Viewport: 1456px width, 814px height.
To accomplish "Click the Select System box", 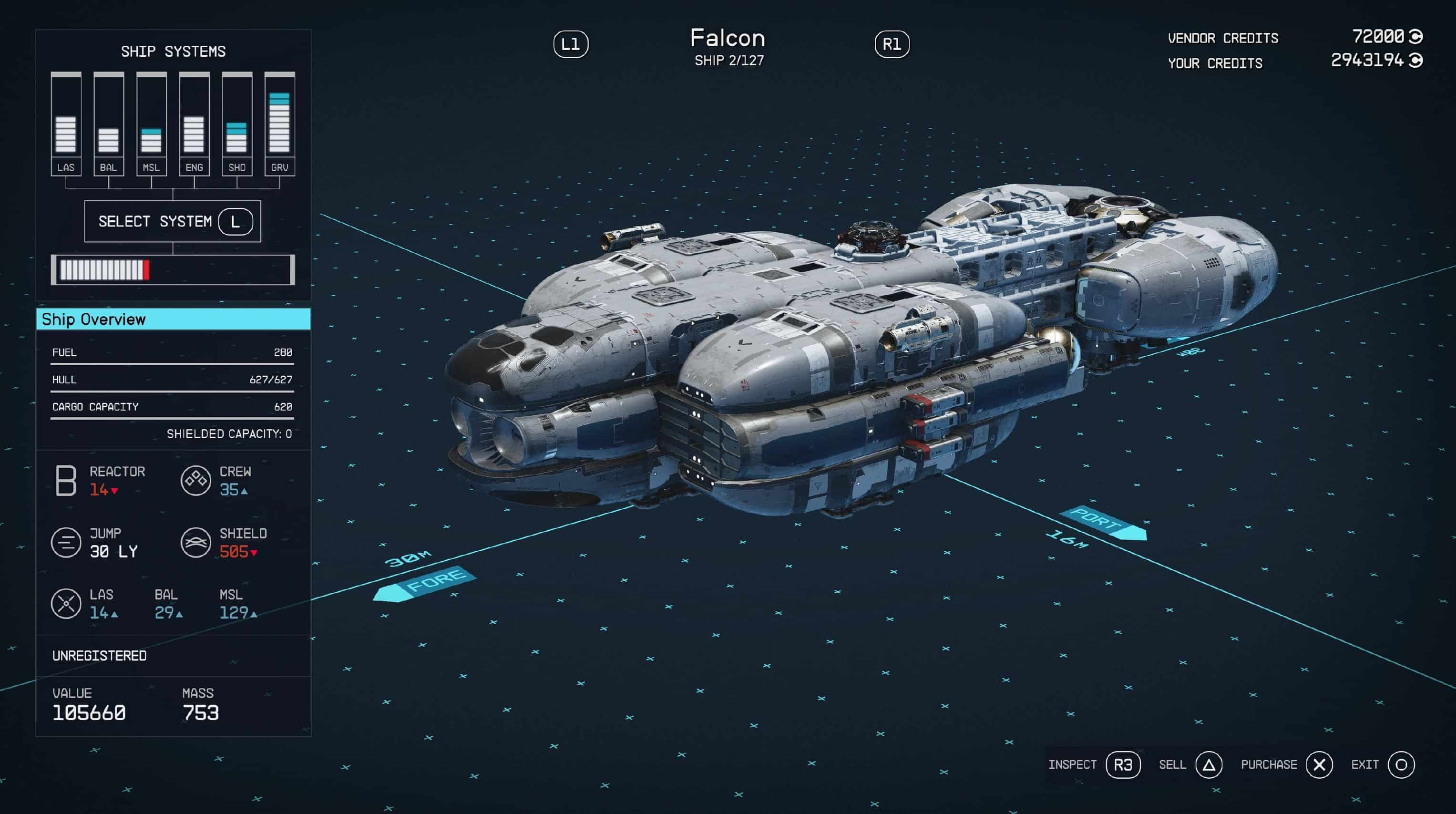I will click(173, 221).
